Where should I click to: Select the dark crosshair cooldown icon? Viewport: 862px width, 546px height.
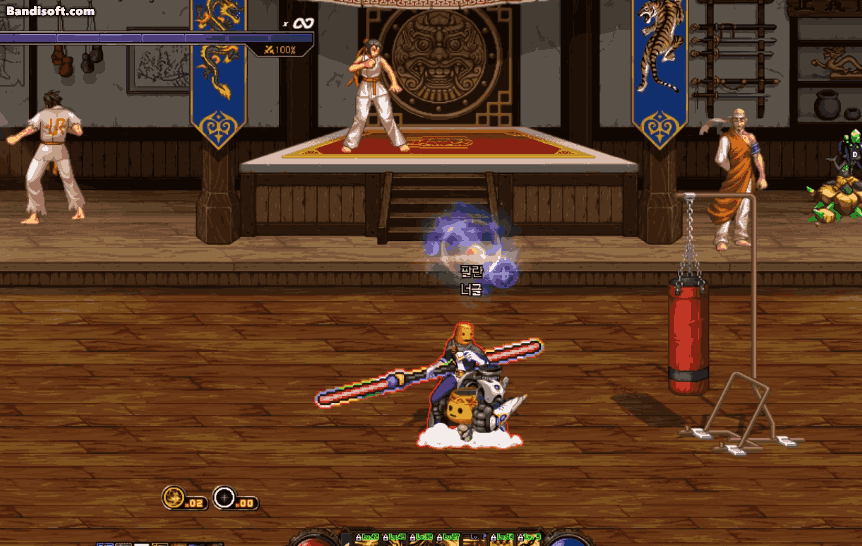tap(224, 497)
